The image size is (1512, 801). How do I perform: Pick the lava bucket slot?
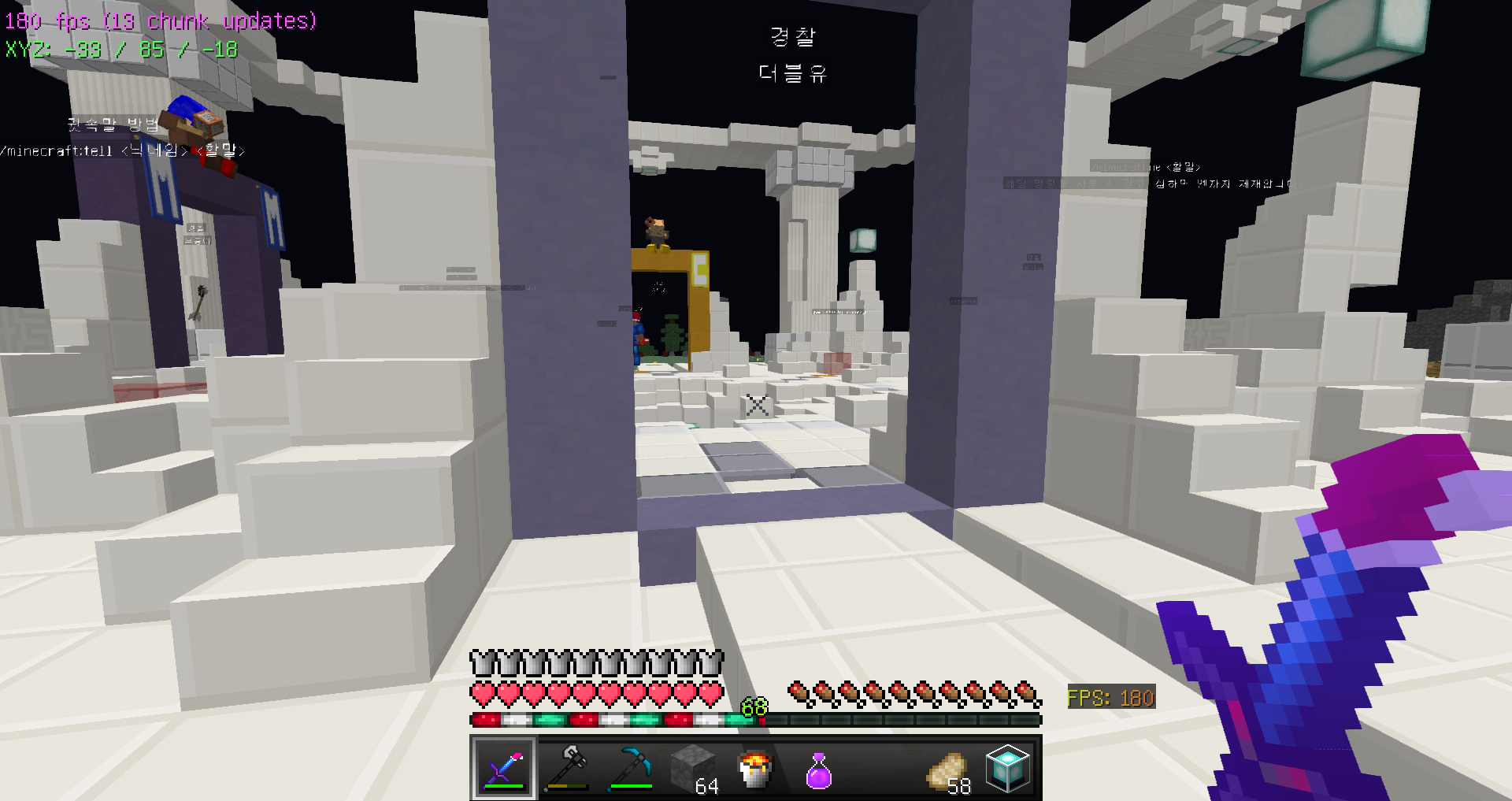point(756,769)
